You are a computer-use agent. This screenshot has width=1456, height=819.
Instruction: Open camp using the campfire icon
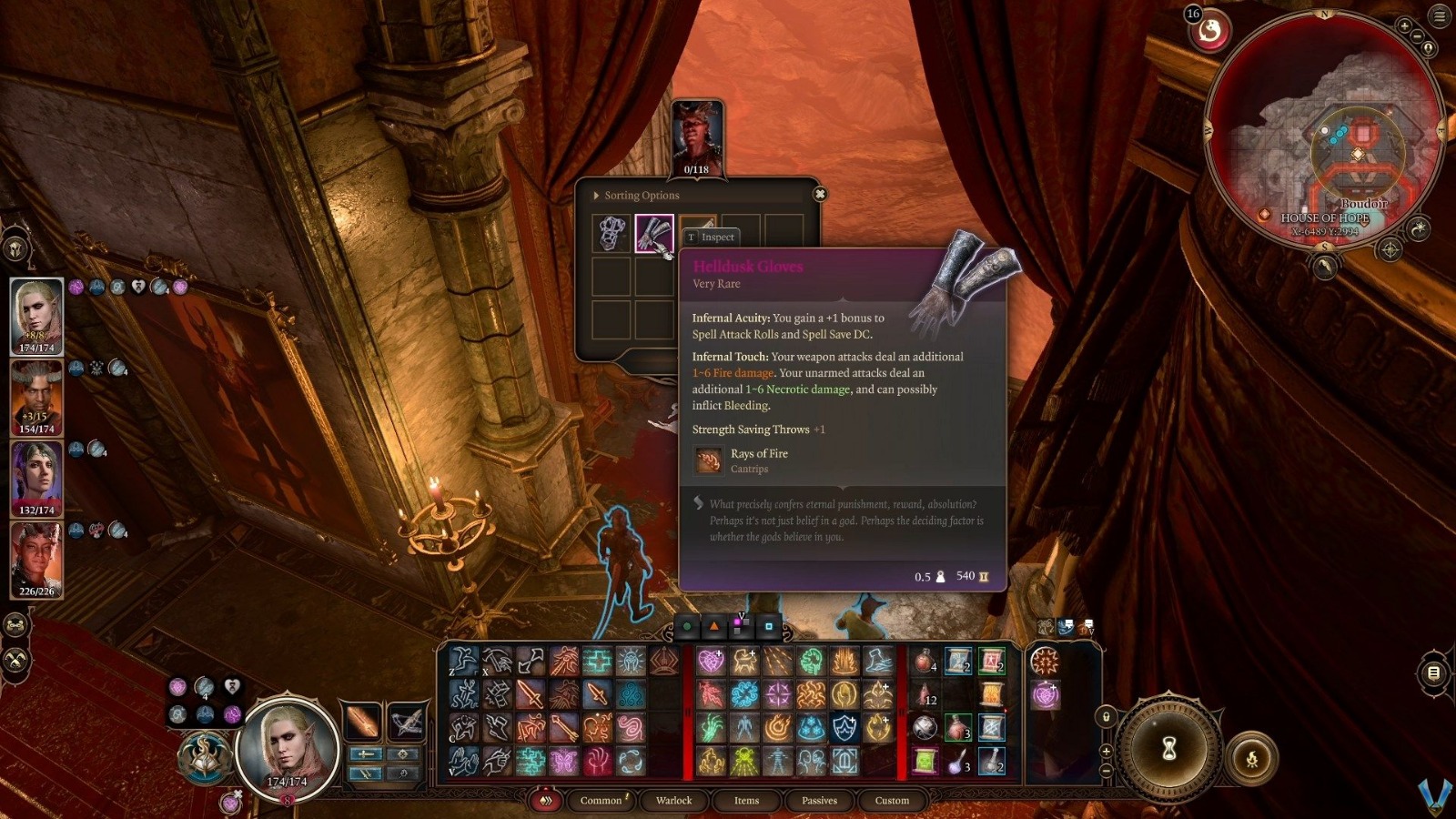tap(1252, 758)
